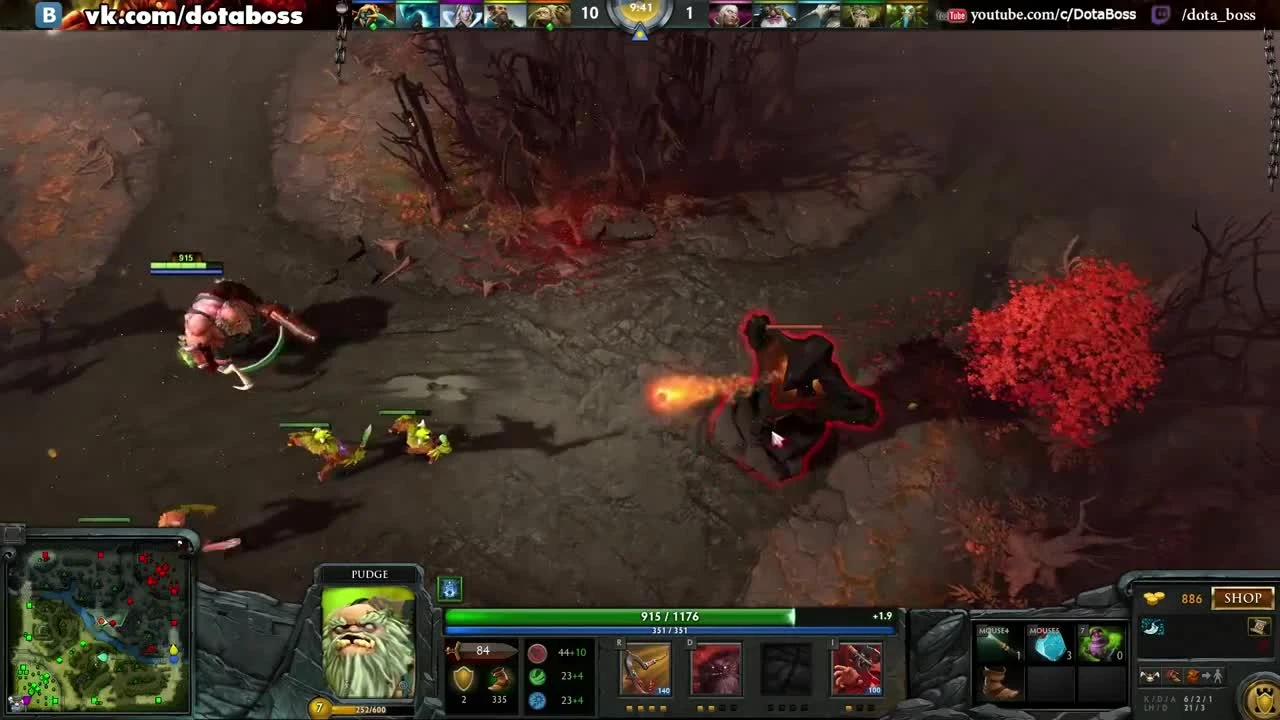Cast Pudge's Dismember ultimate ability
The image size is (1280, 720).
pyautogui.click(x=857, y=668)
